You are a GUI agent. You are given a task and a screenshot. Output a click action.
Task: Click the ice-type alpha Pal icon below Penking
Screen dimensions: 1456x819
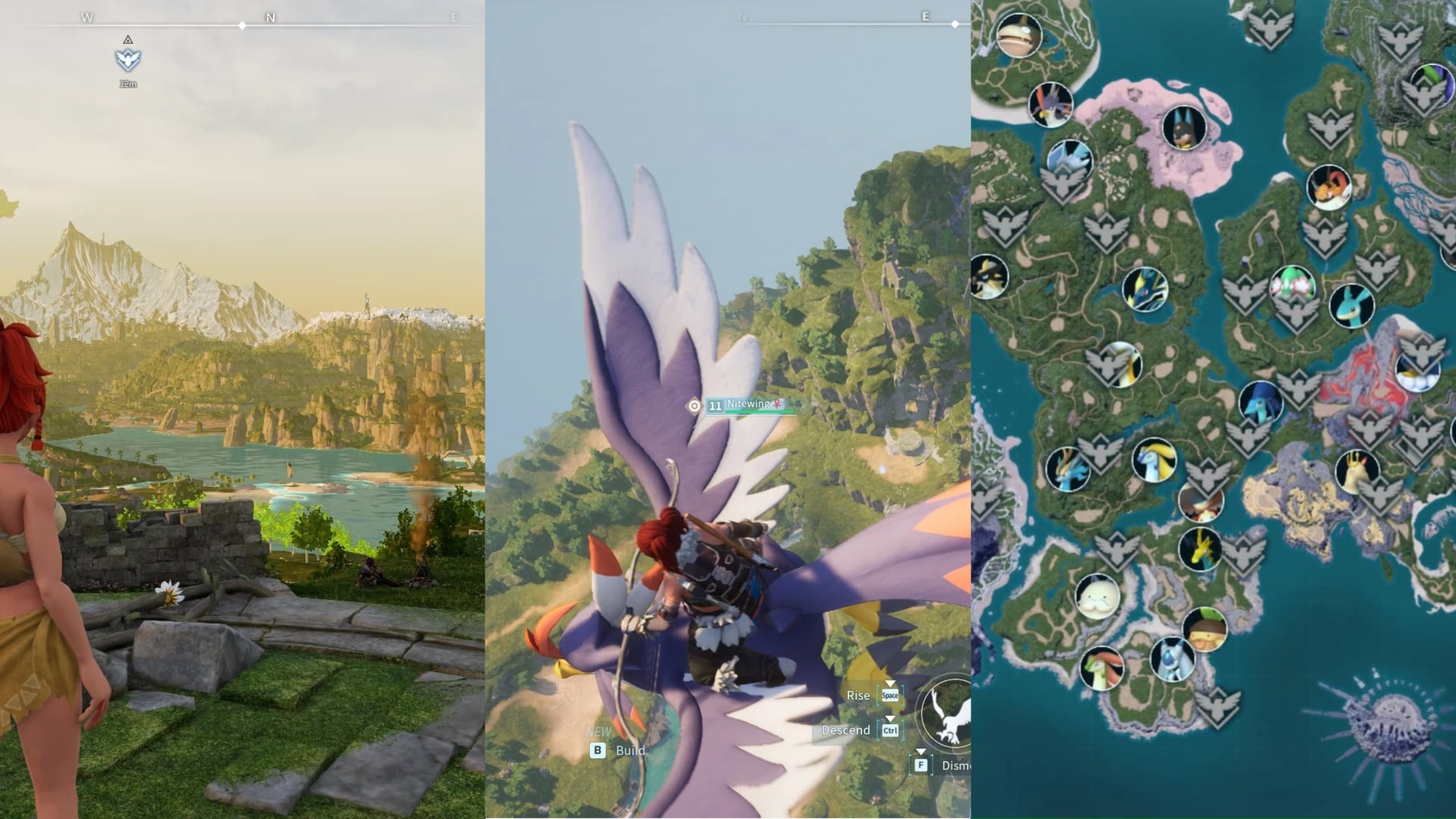1069,159
